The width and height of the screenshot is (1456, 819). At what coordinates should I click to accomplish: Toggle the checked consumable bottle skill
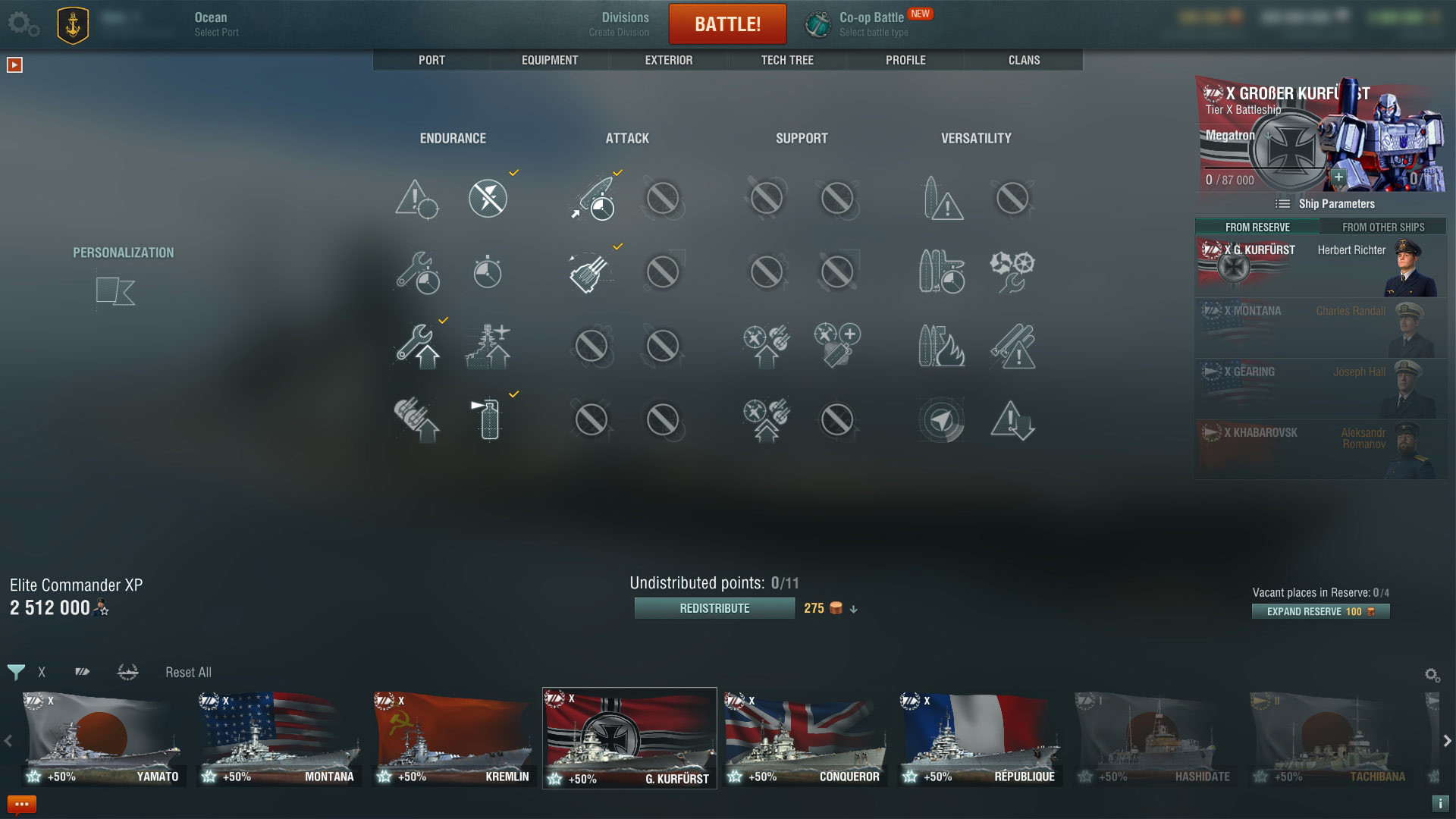(x=488, y=419)
